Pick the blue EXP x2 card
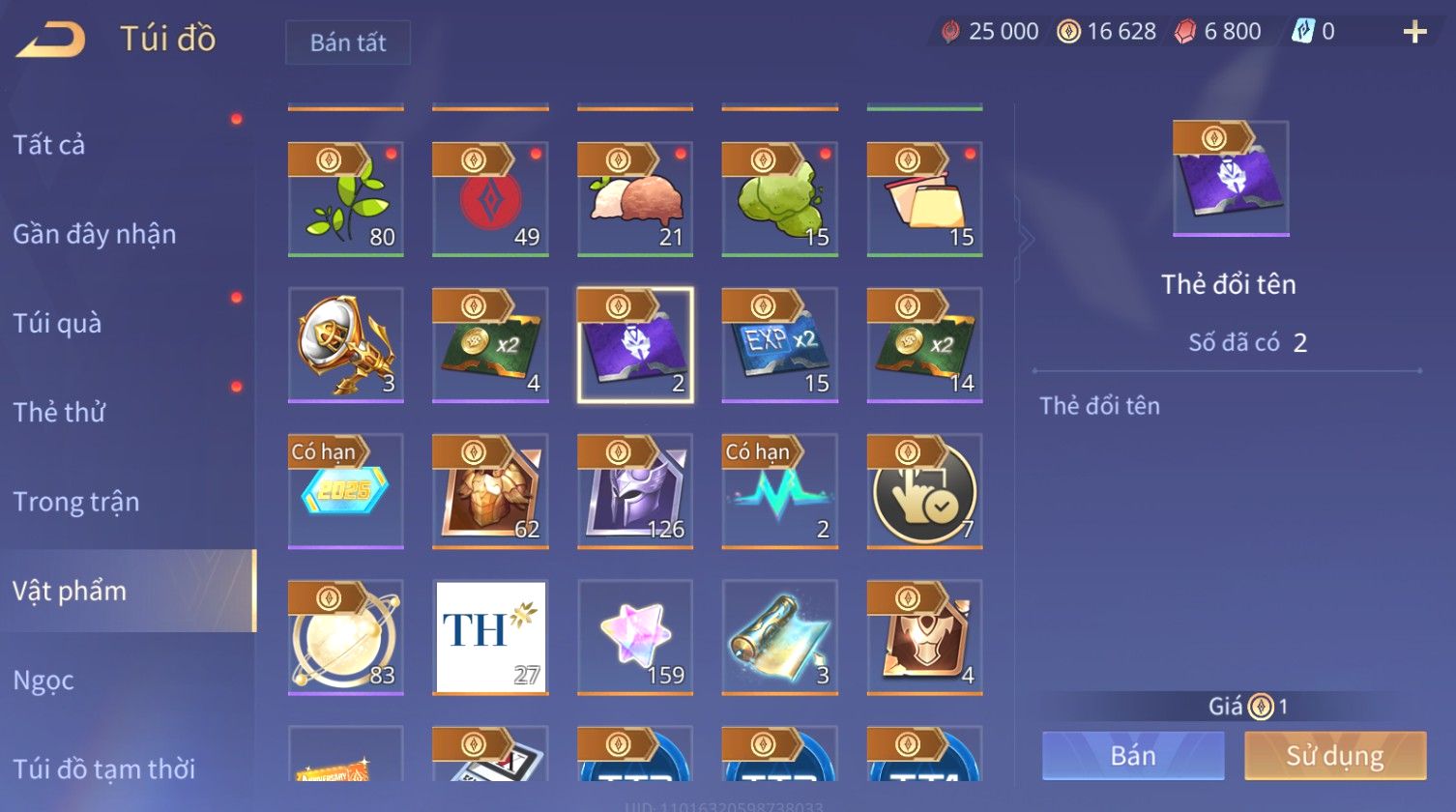The image size is (1456, 812). (x=779, y=345)
